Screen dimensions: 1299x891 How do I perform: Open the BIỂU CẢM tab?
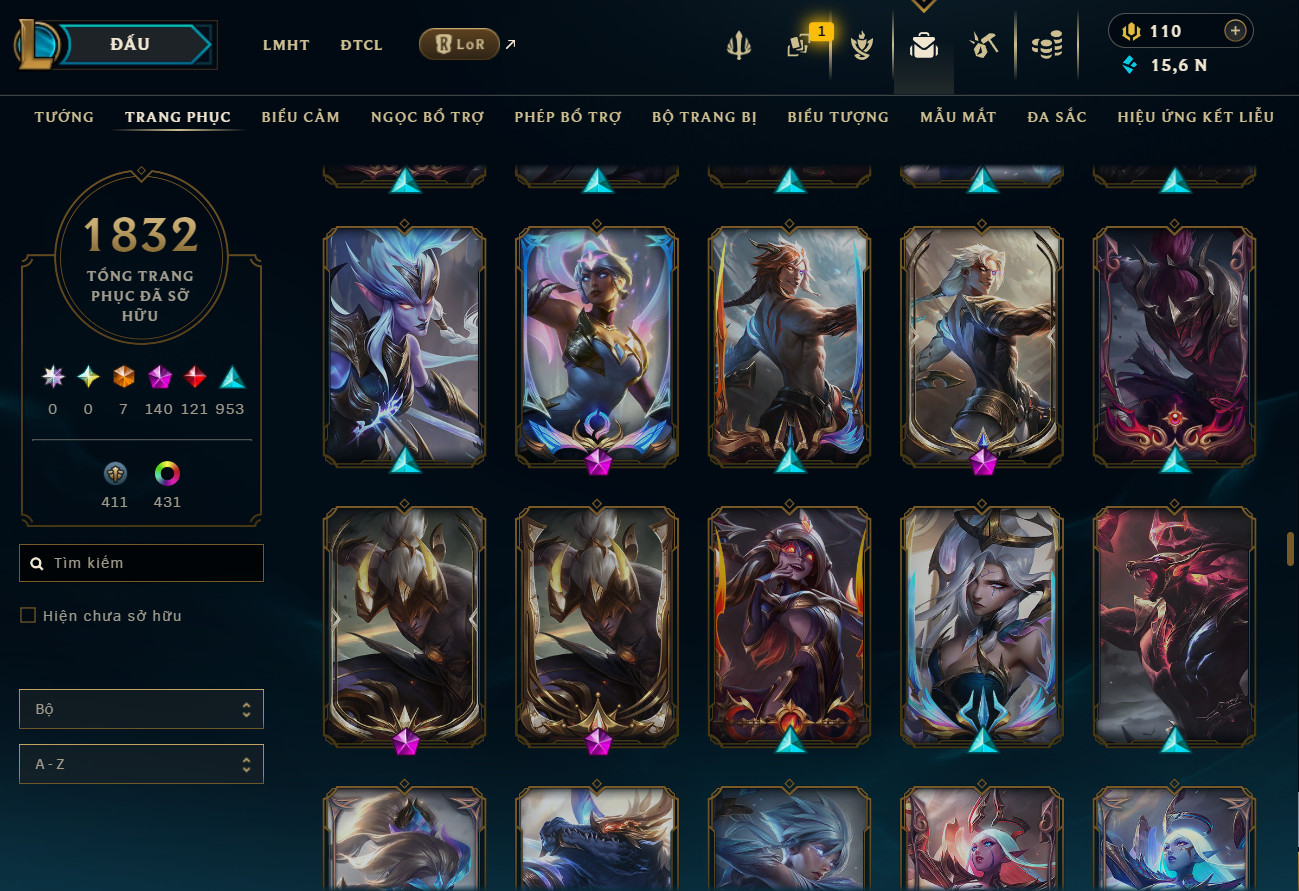click(x=301, y=117)
